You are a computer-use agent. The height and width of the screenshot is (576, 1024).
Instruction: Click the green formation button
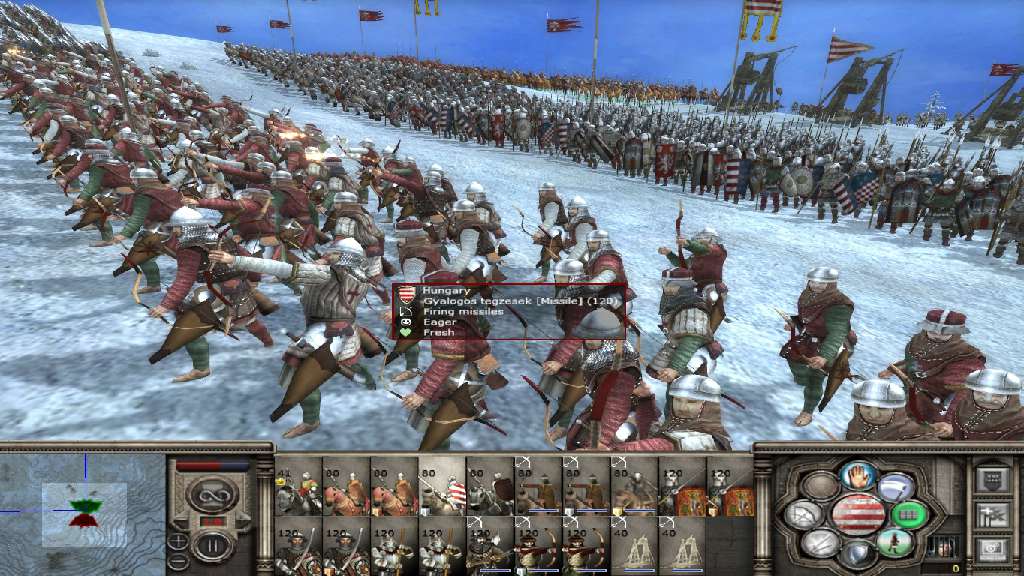tap(910, 515)
